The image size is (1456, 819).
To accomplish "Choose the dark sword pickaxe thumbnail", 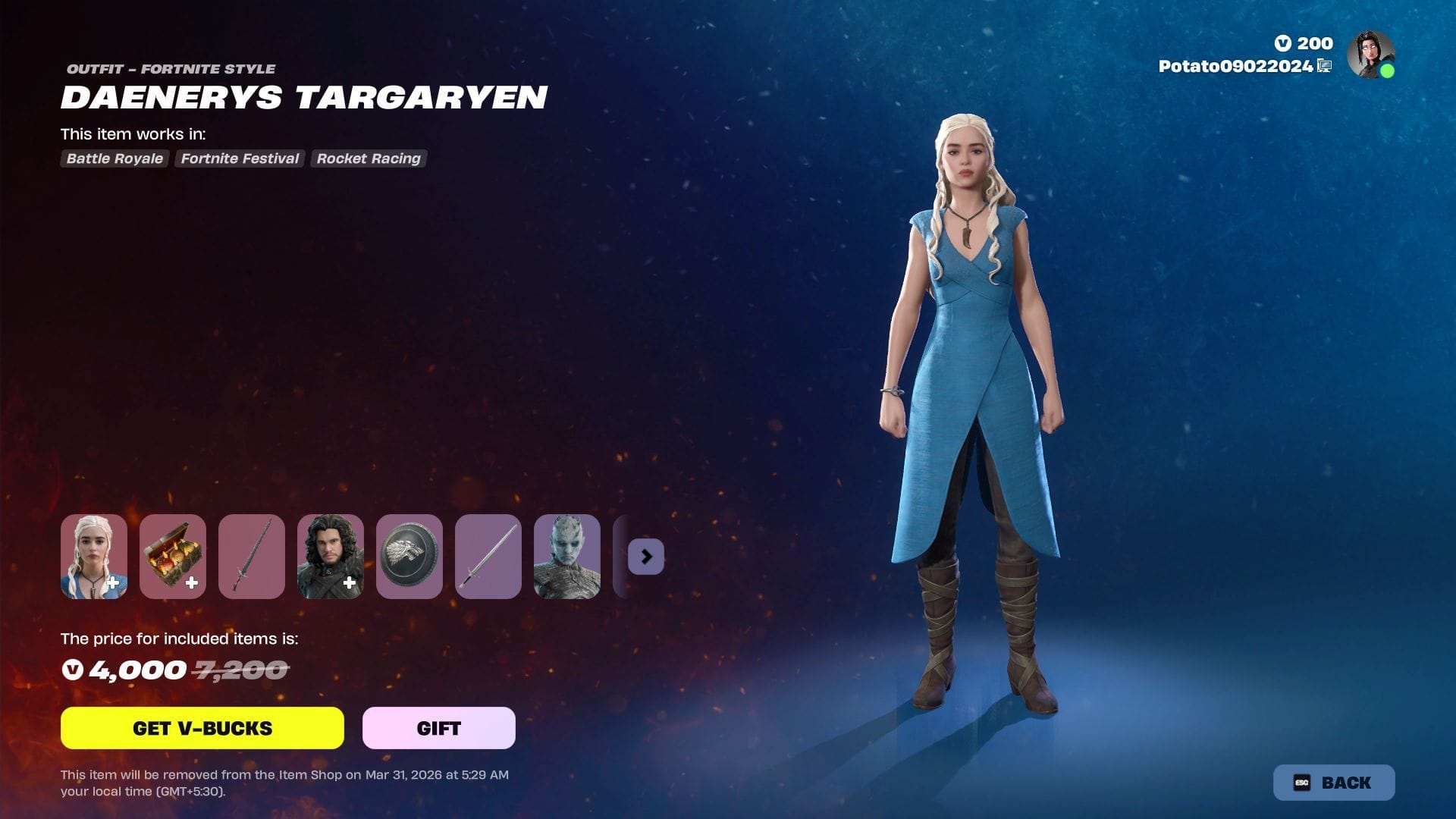I will point(252,557).
